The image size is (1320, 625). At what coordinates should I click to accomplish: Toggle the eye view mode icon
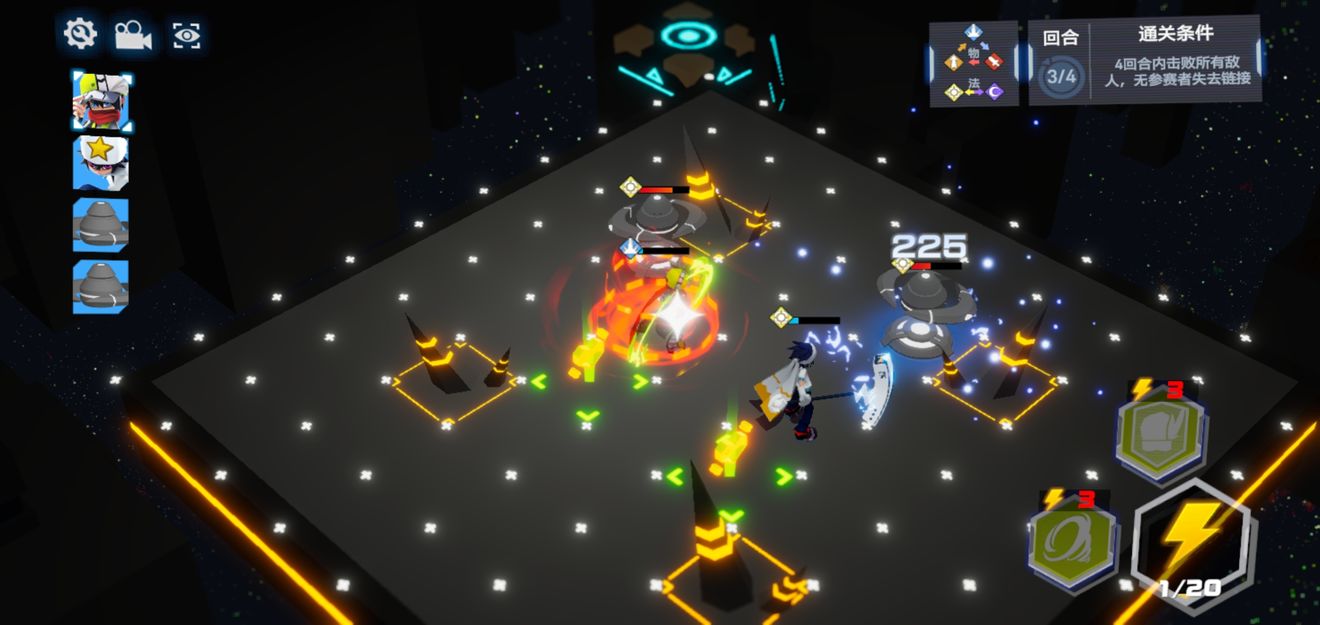pos(187,35)
